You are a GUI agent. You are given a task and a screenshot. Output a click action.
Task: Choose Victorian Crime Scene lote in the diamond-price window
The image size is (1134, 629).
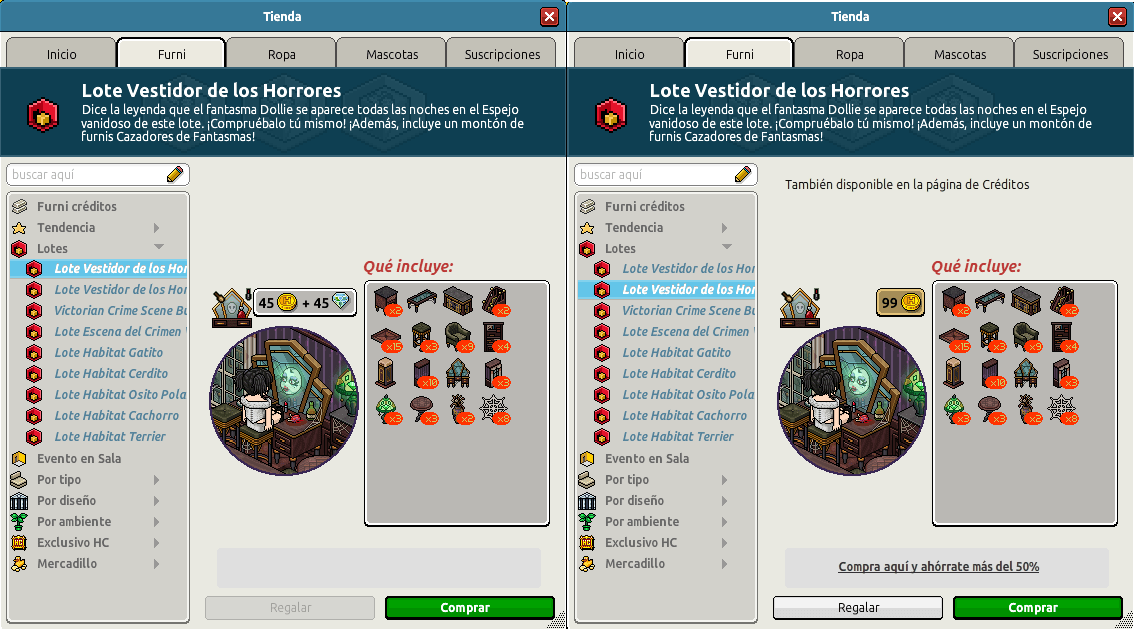(x=120, y=311)
